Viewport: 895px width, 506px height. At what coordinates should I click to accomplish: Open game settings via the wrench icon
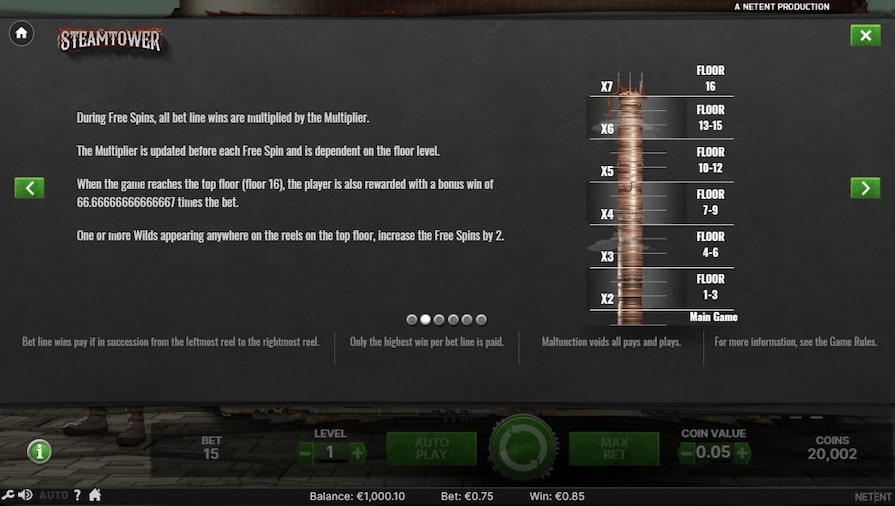(x=8, y=495)
